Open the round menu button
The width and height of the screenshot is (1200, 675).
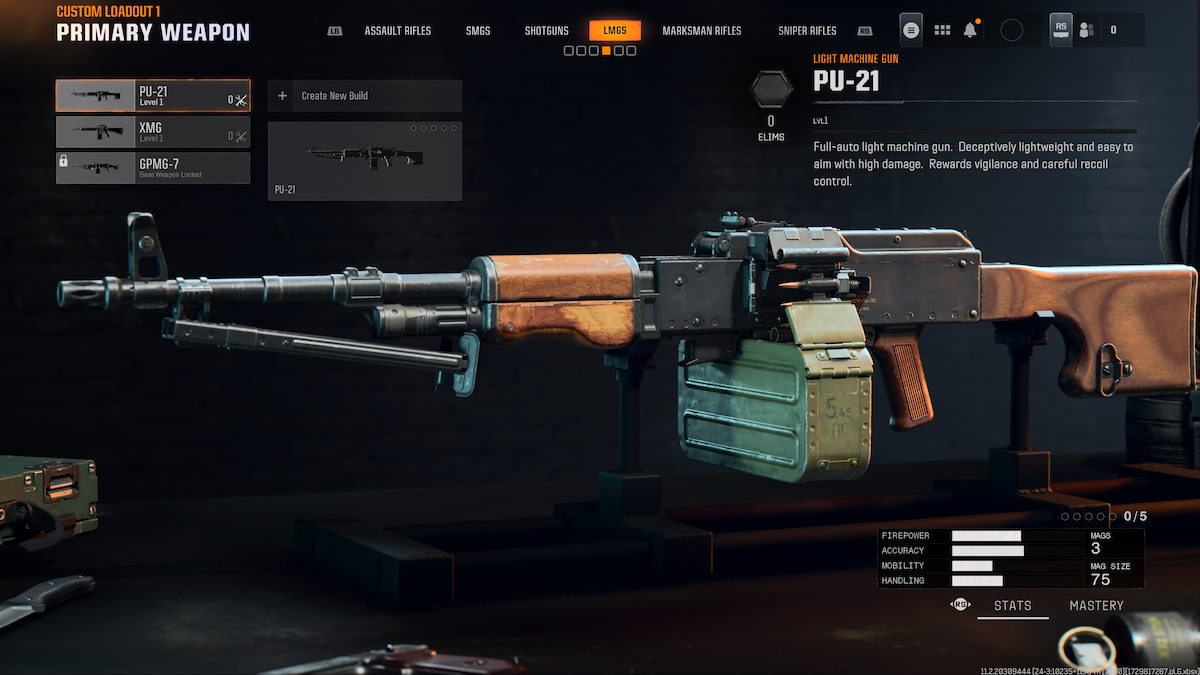tap(911, 30)
